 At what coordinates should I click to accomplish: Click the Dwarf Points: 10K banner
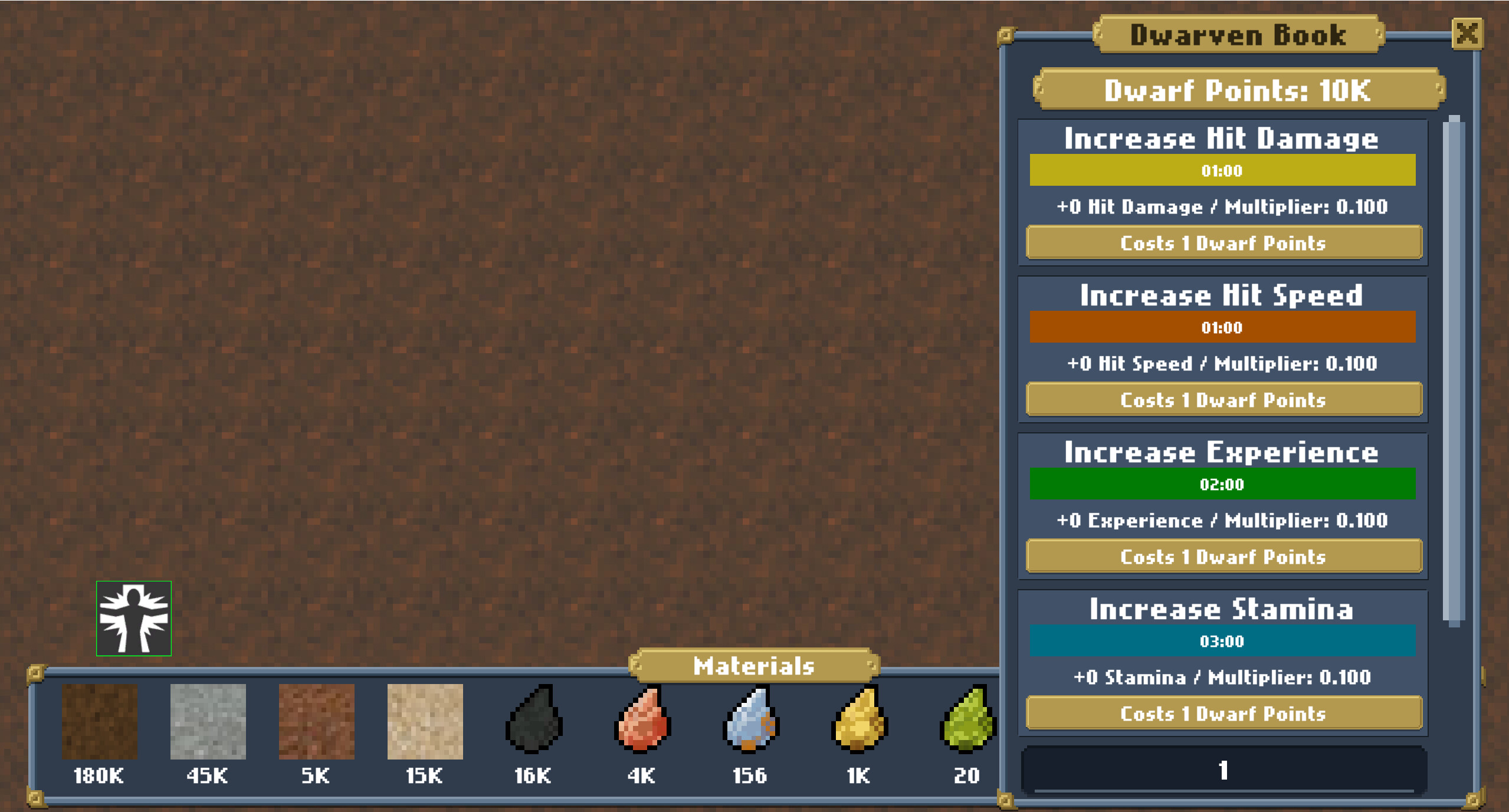(x=1238, y=90)
